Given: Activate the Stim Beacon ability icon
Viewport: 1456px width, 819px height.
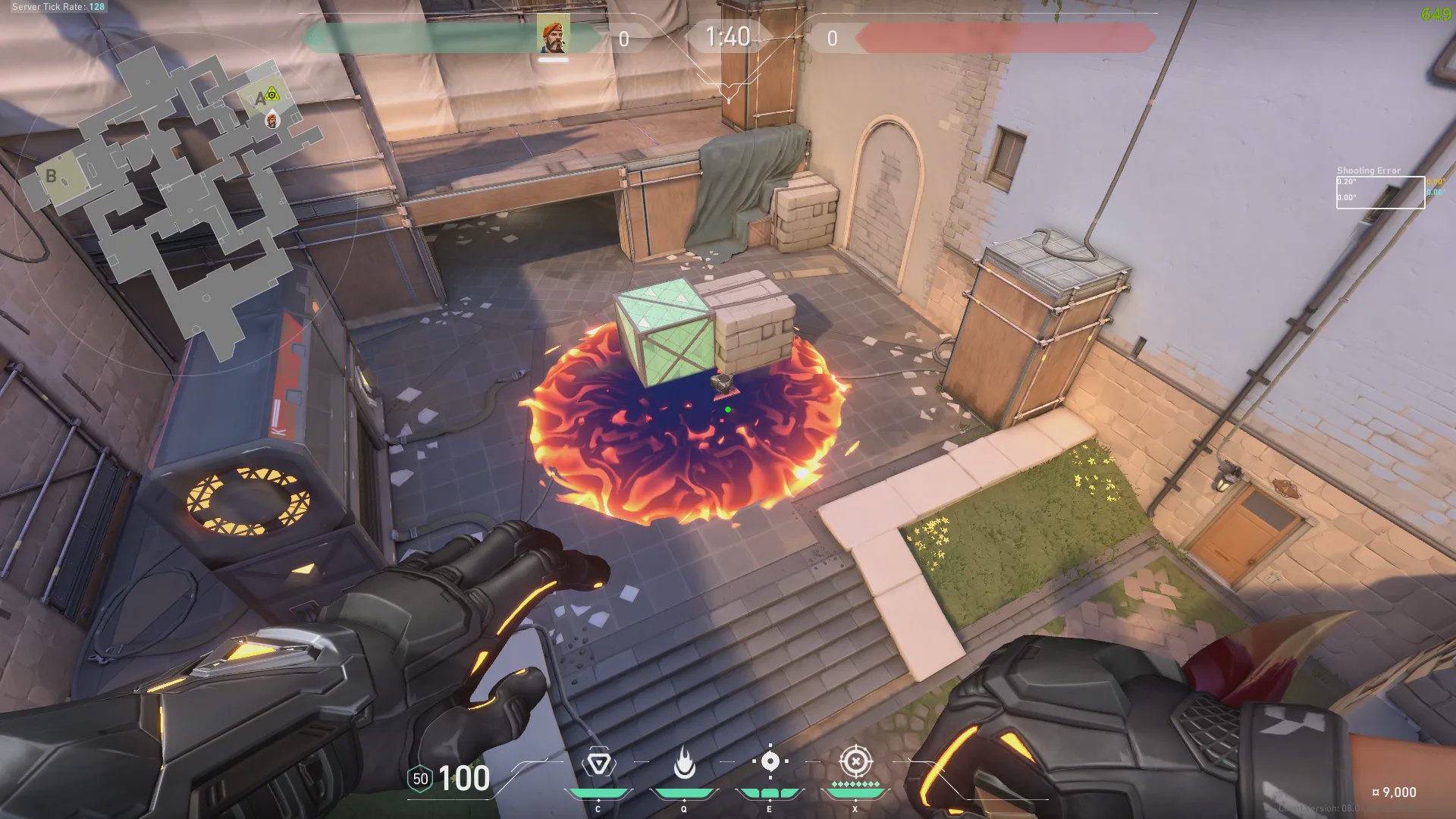Looking at the screenshot, I should click(598, 763).
